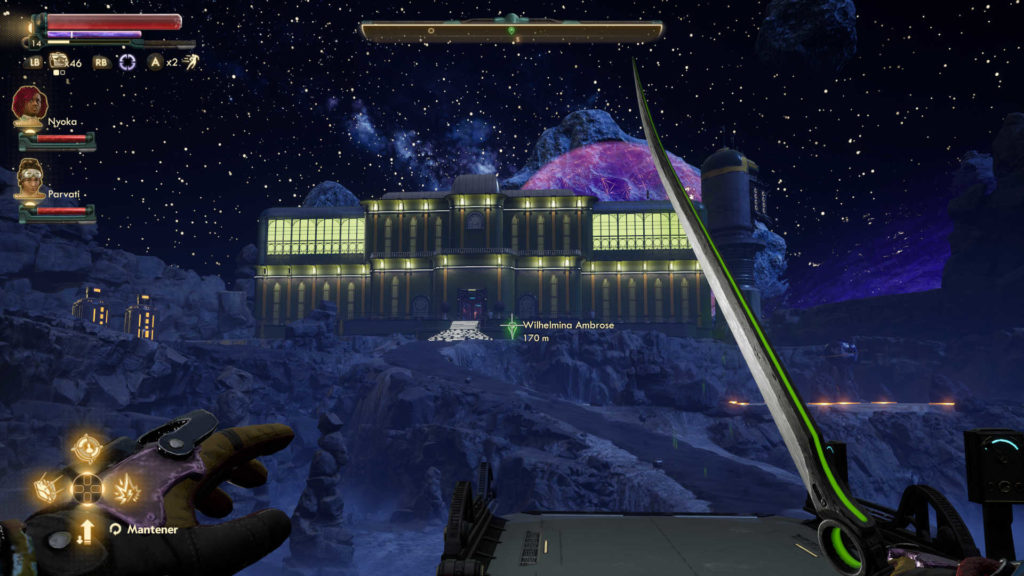
Task: Click the compass bar at the top
Action: 512,31
